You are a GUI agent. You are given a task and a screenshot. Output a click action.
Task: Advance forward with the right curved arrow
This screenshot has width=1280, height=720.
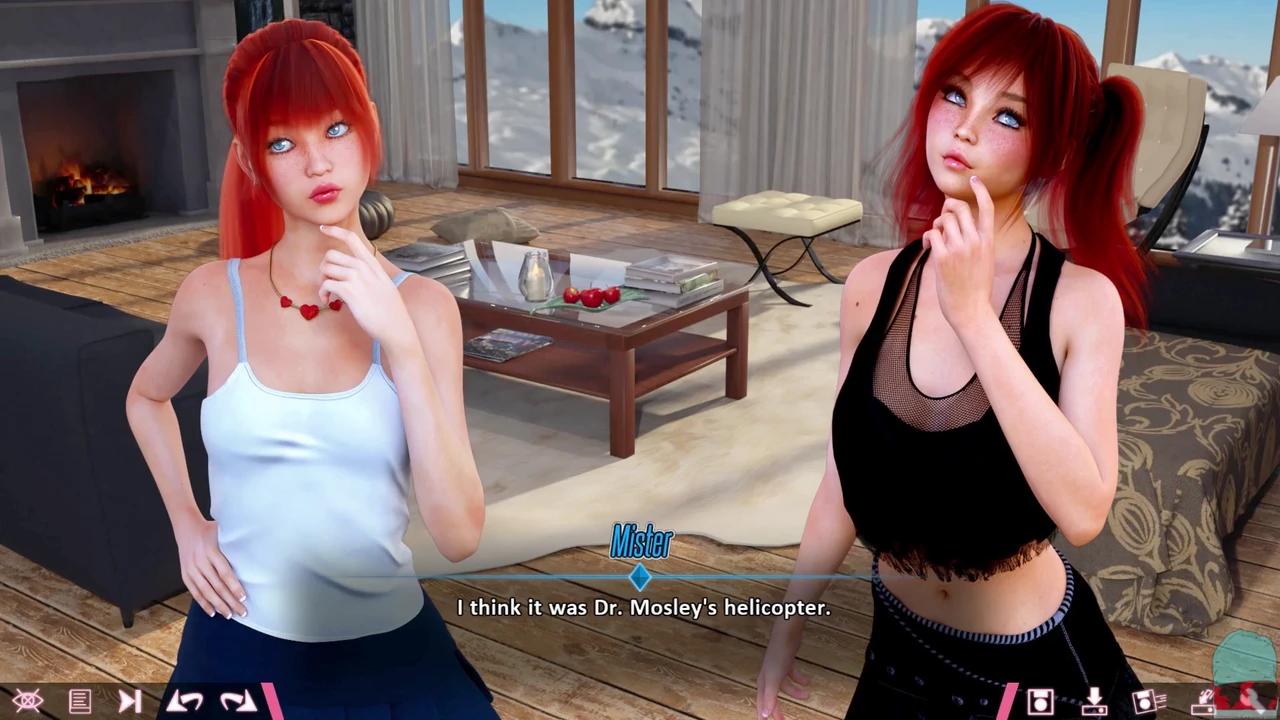(x=238, y=701)
